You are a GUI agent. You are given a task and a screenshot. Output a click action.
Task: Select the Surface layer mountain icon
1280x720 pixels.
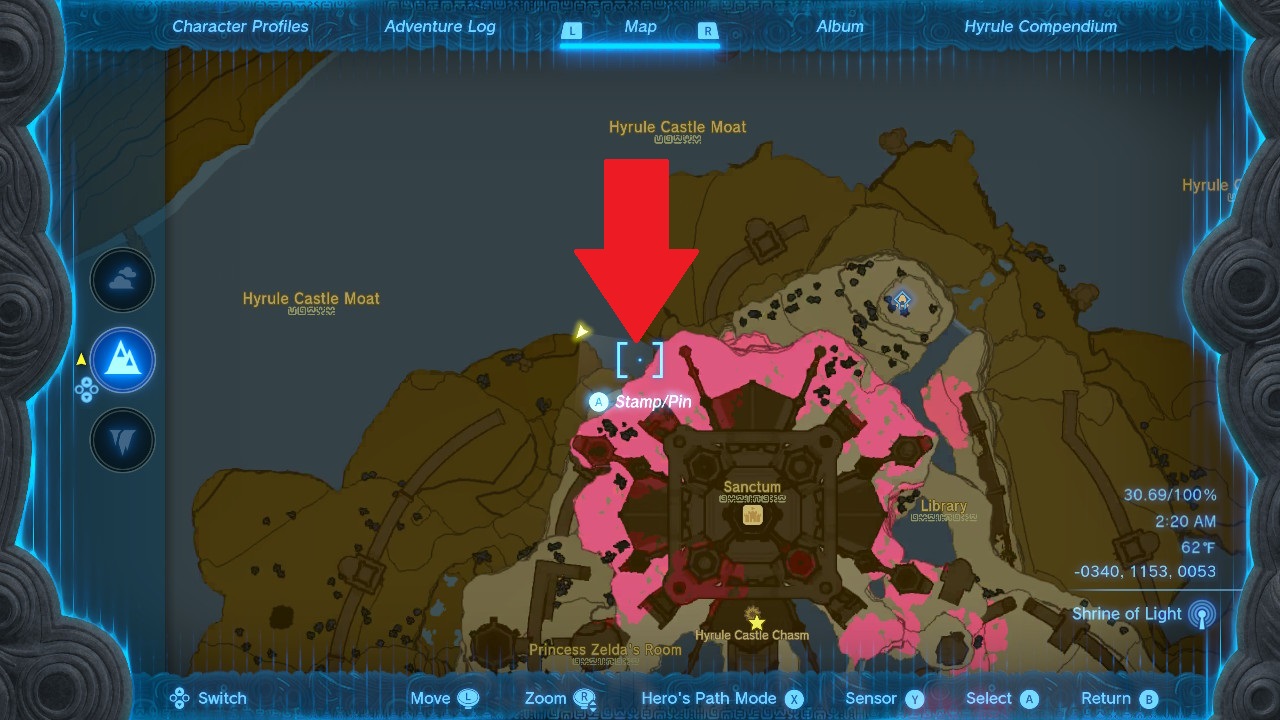pyautogui.click(x=122, y=360)
